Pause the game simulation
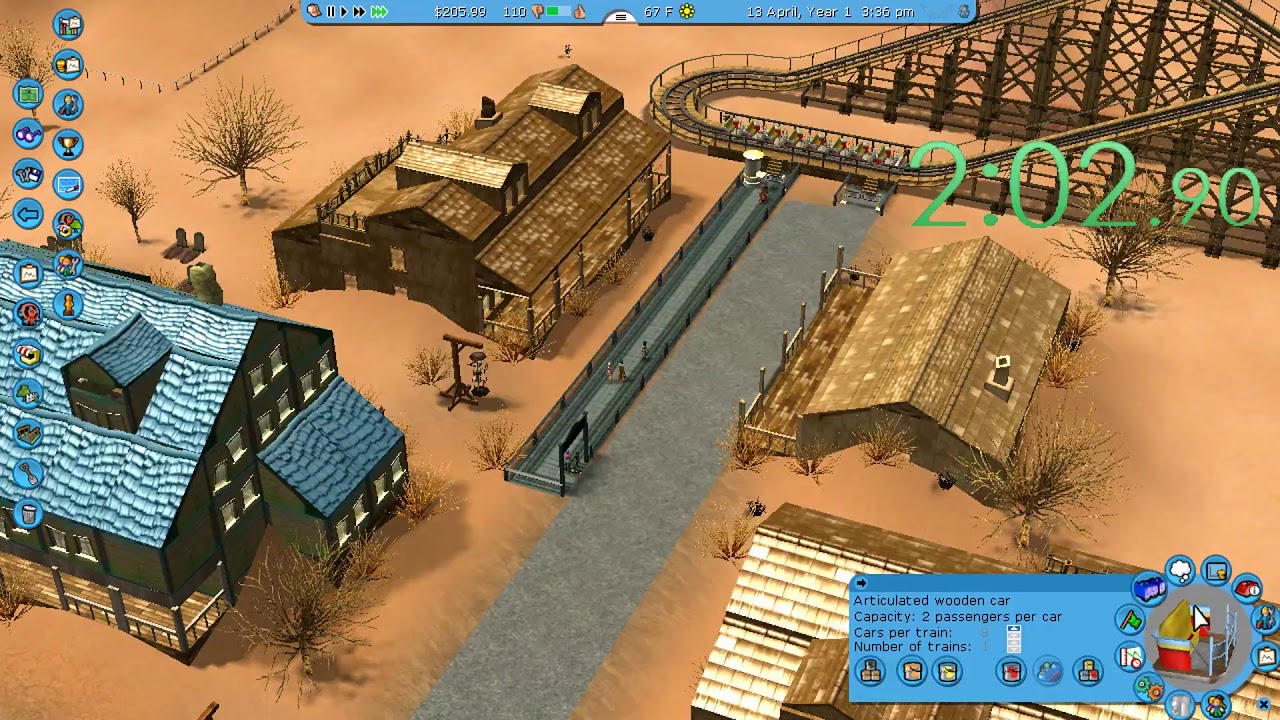The width and height of the screenshot is (1280, 720). pos(330,13)
